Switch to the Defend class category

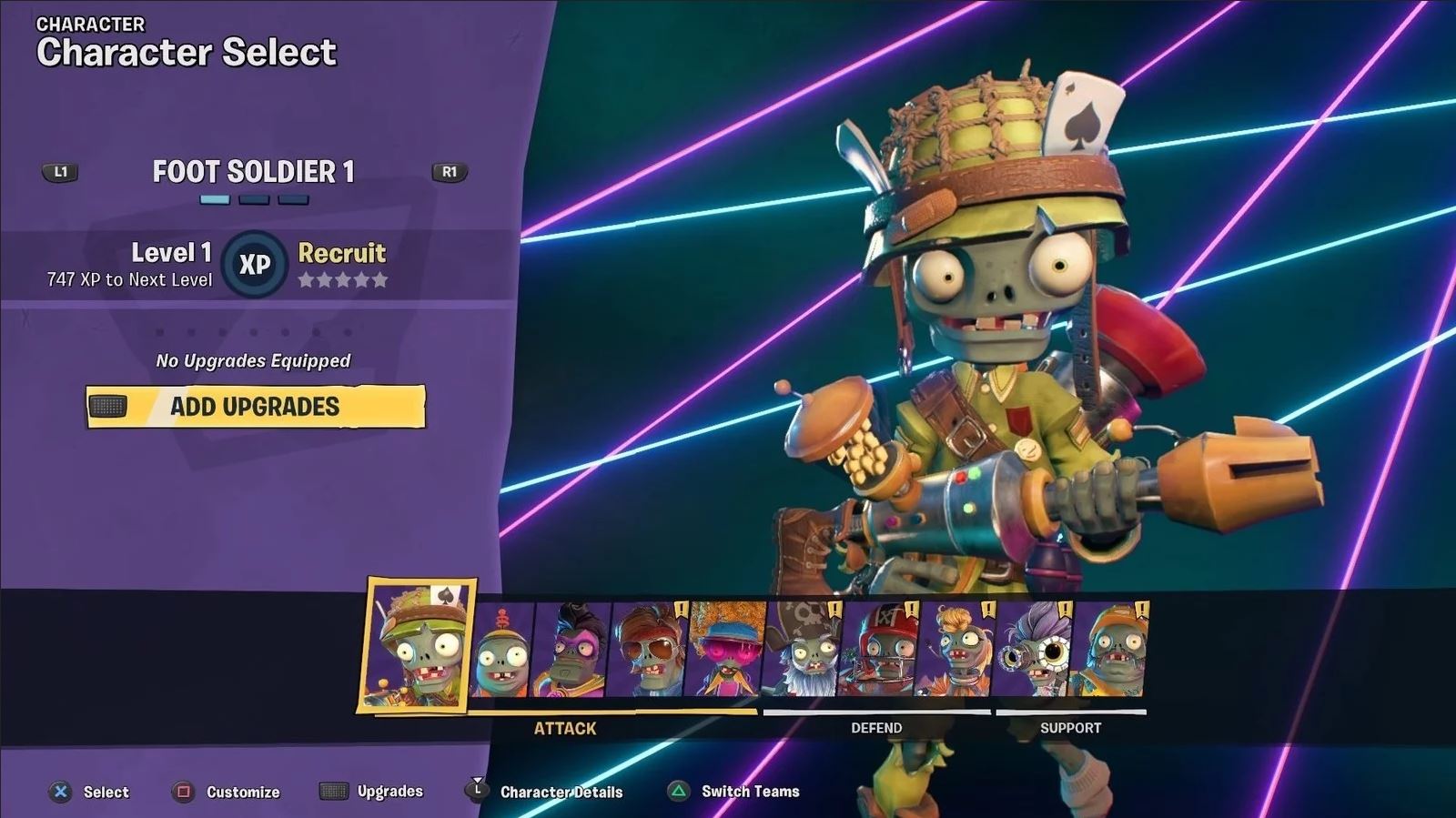tap(876, 728)
